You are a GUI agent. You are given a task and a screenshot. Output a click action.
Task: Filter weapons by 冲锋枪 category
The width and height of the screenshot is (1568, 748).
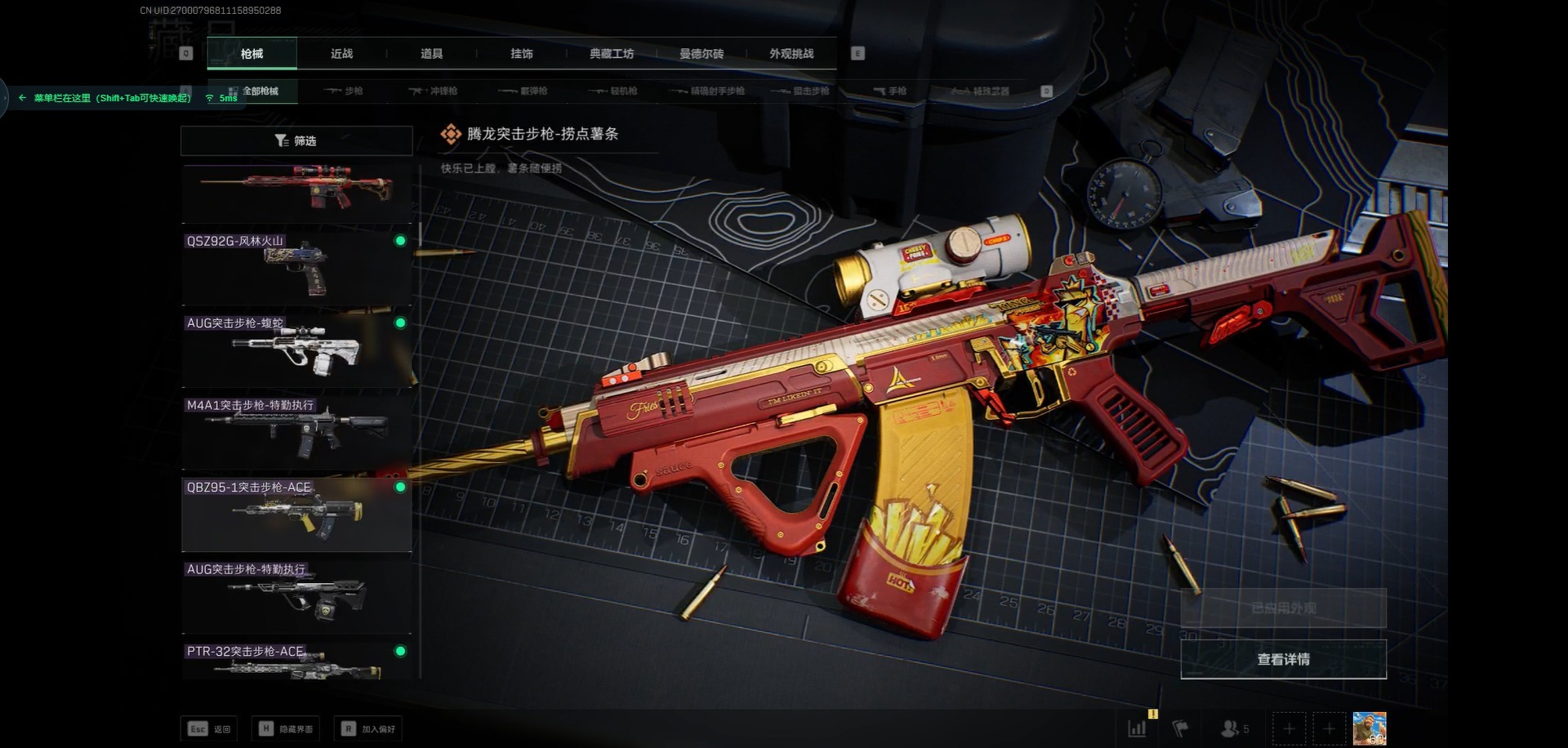[x=434, y=91]
